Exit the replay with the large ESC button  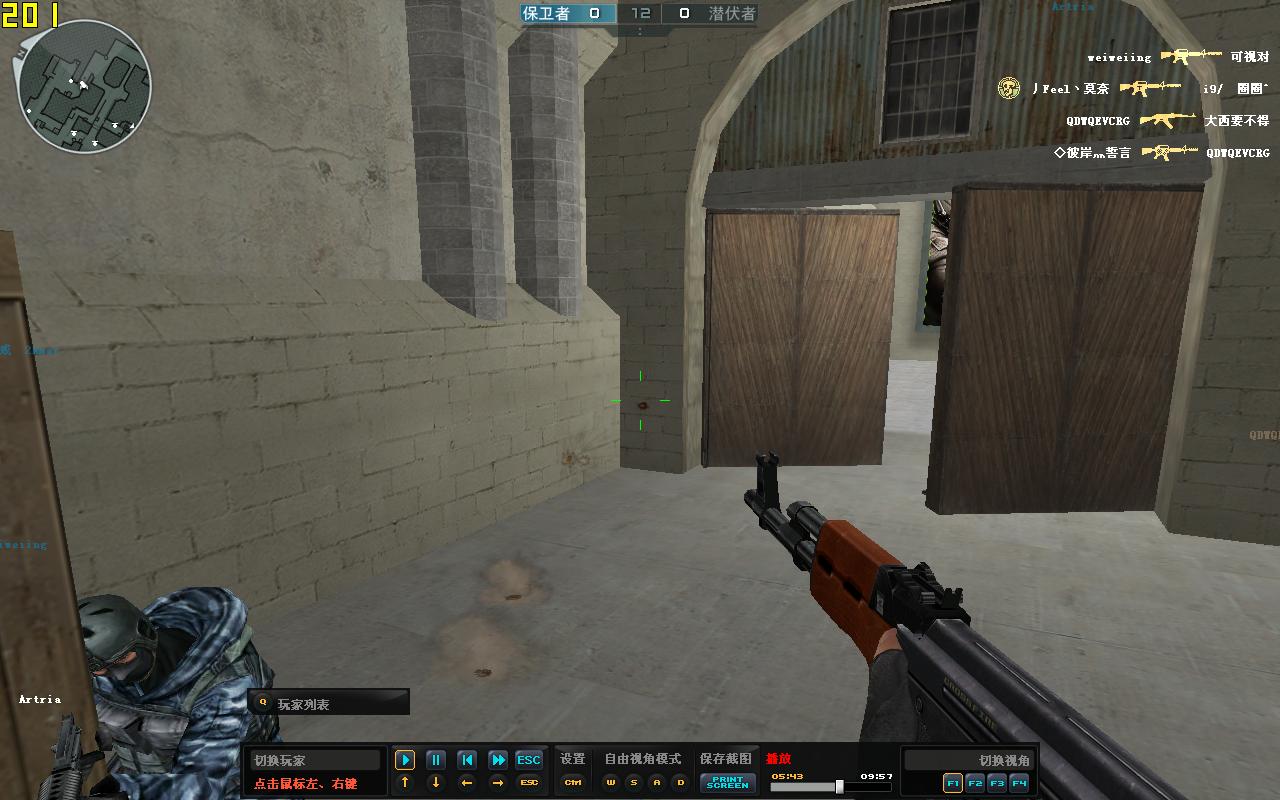tap(529, 760)
